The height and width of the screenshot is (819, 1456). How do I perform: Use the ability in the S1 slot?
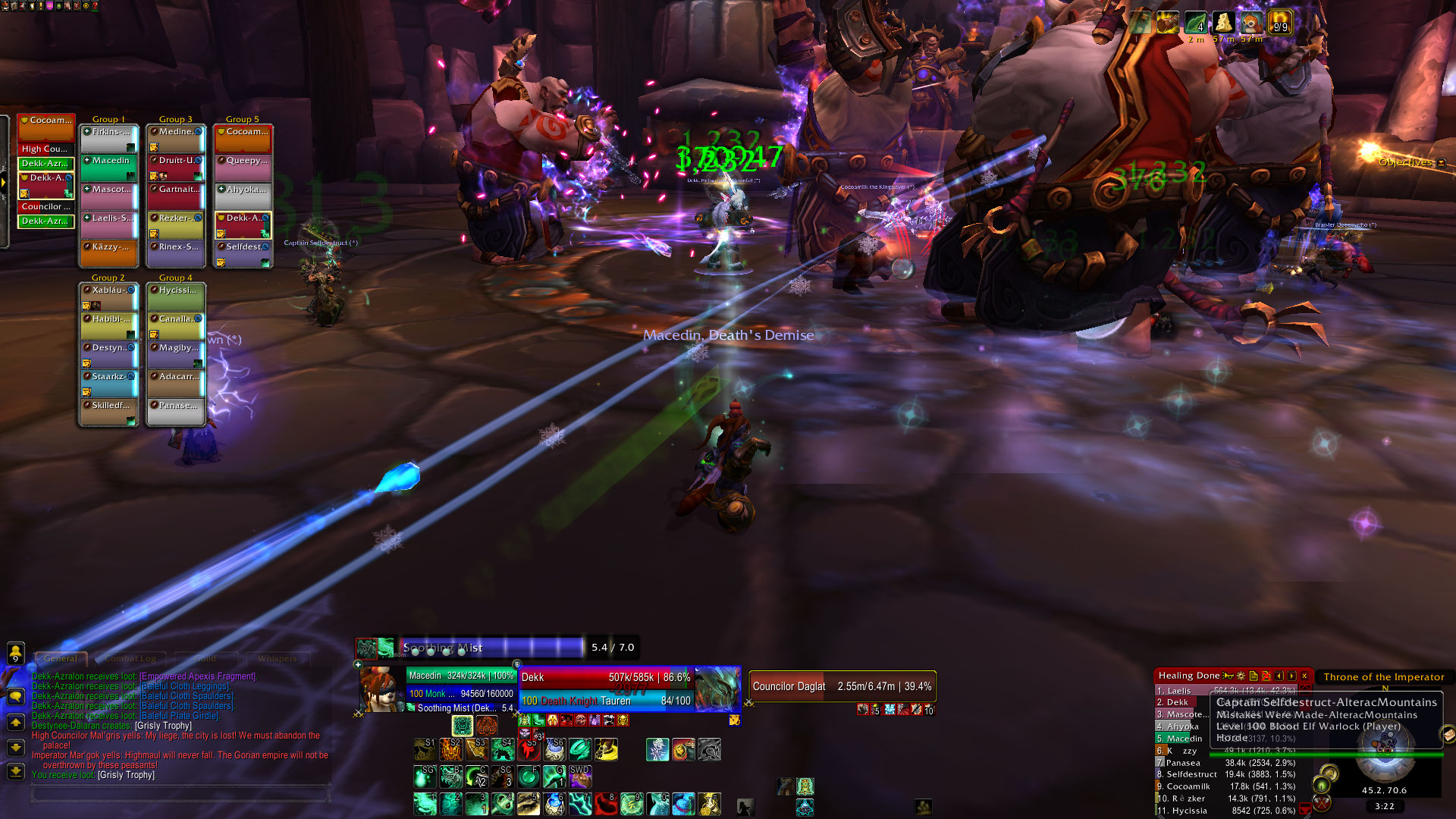[x=425, y=749]
